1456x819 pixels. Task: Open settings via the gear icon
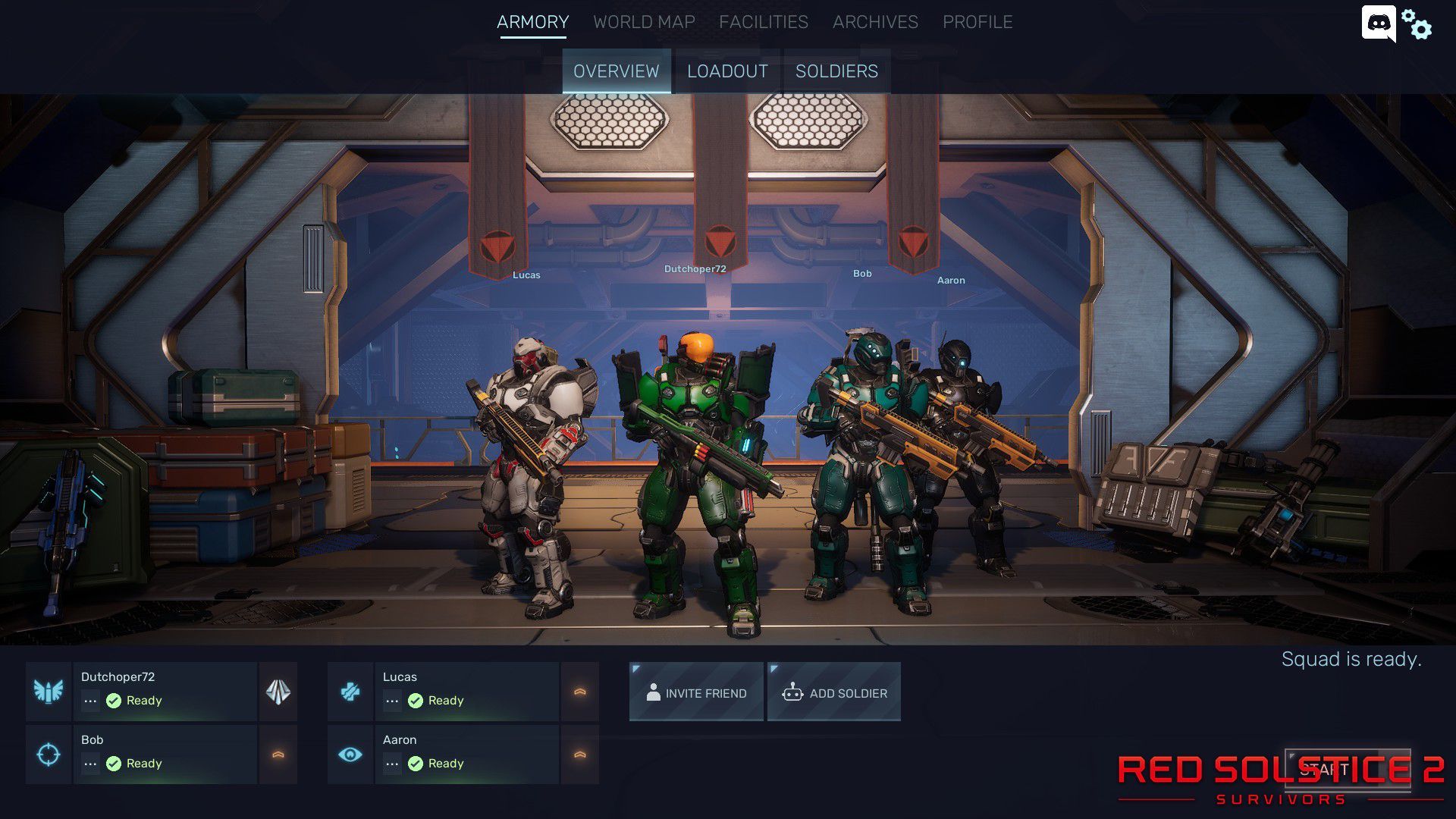coord(1417,25)
